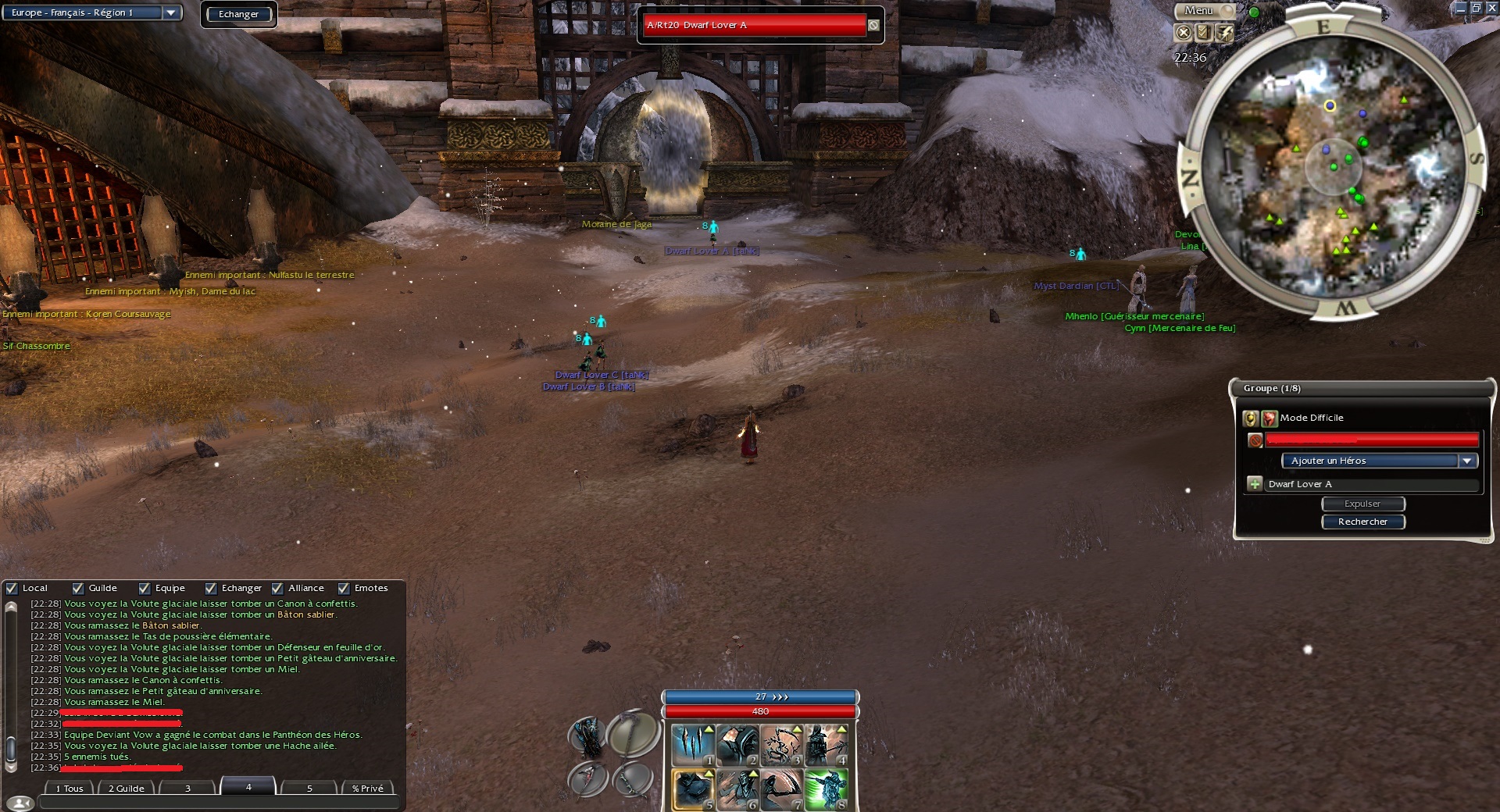Click the lightning chest icon under Menu
Viewport: 1500px width, 812px height.
[1223, 32]
